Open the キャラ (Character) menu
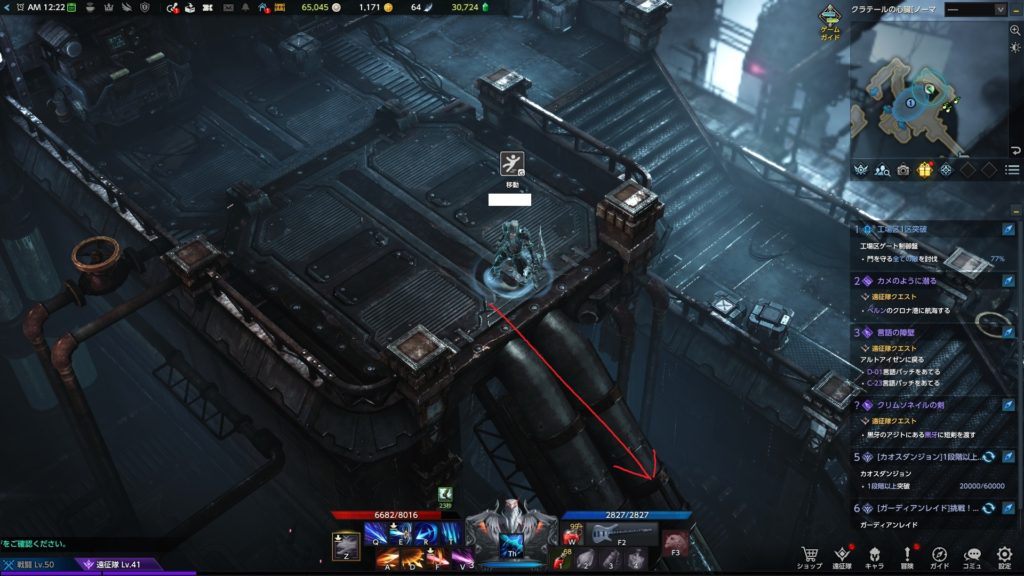The height and width of the screenshot is (576, 1024). tap(874, 555)
